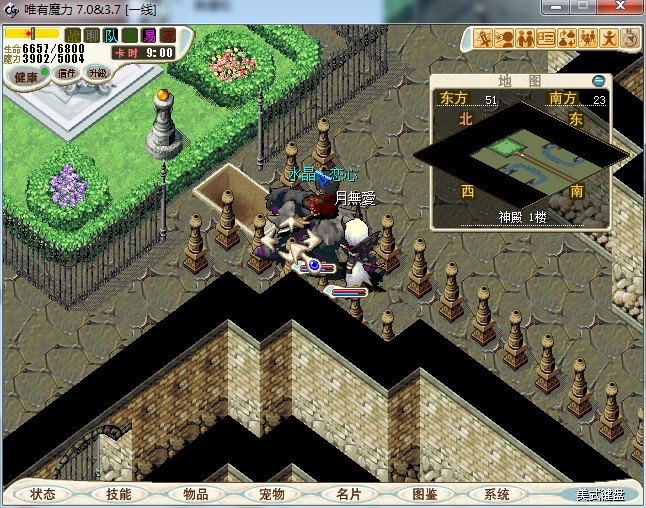The height and width of the screenshot is (508, 646).
Task: Toggle the 队 team switch
Action: (x=110, y=35)
